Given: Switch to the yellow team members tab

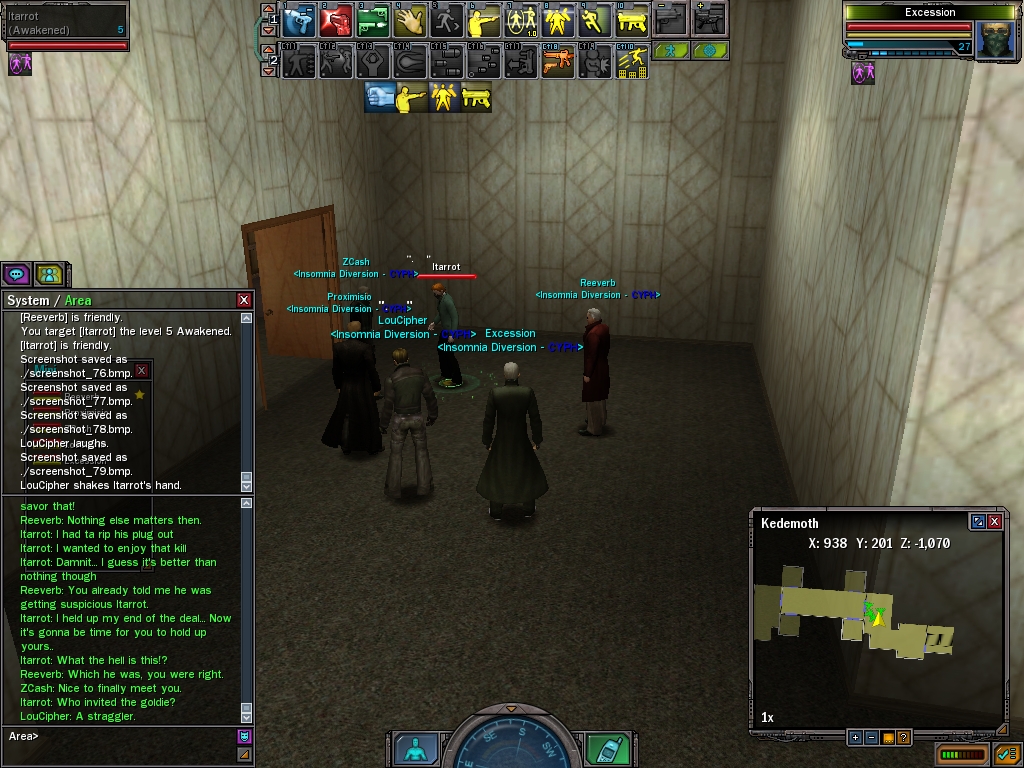Looking at the screenshot, I should tap(48, 274).
